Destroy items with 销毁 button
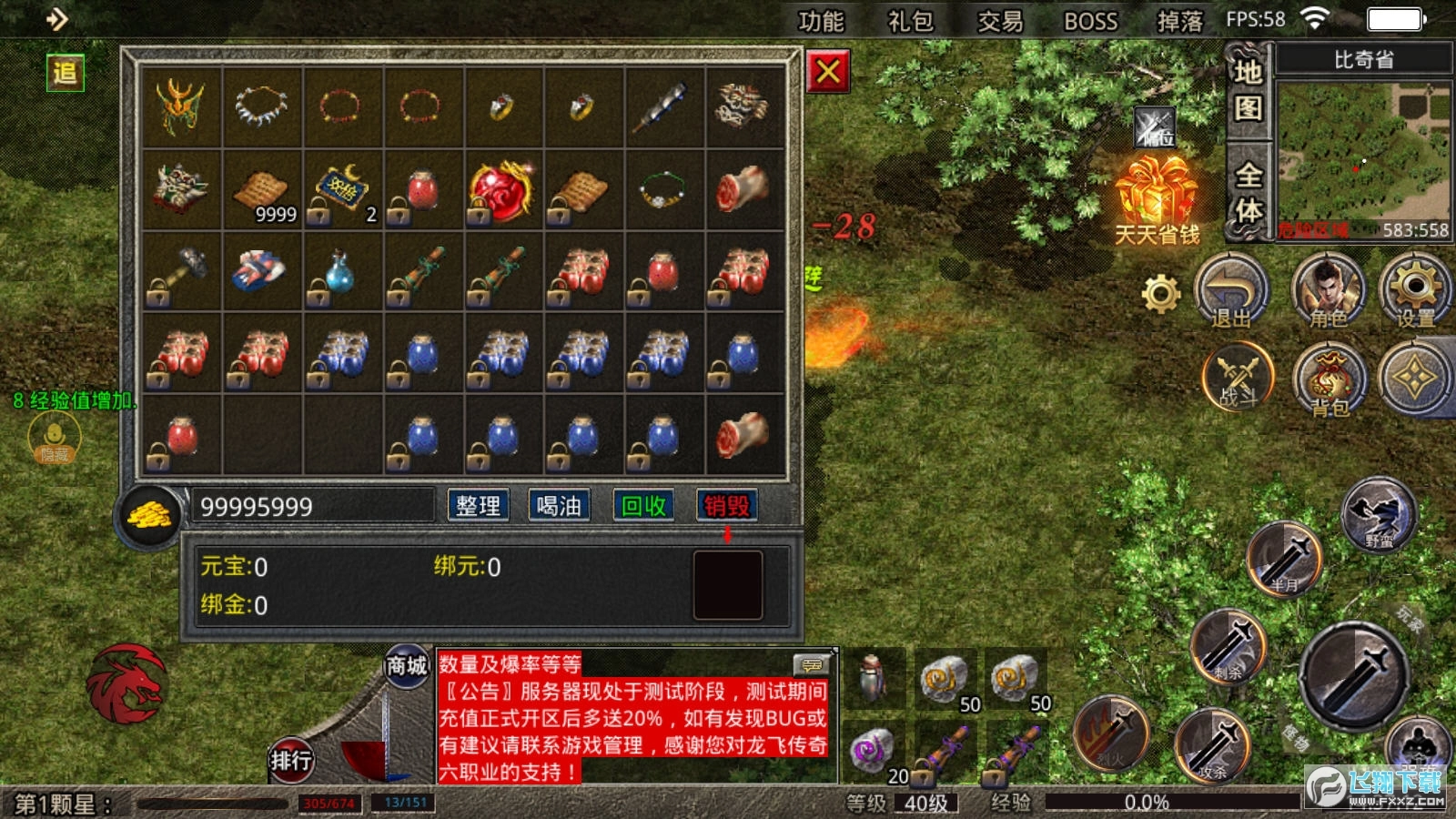The image size is (1456, 819). pos(726,506)
